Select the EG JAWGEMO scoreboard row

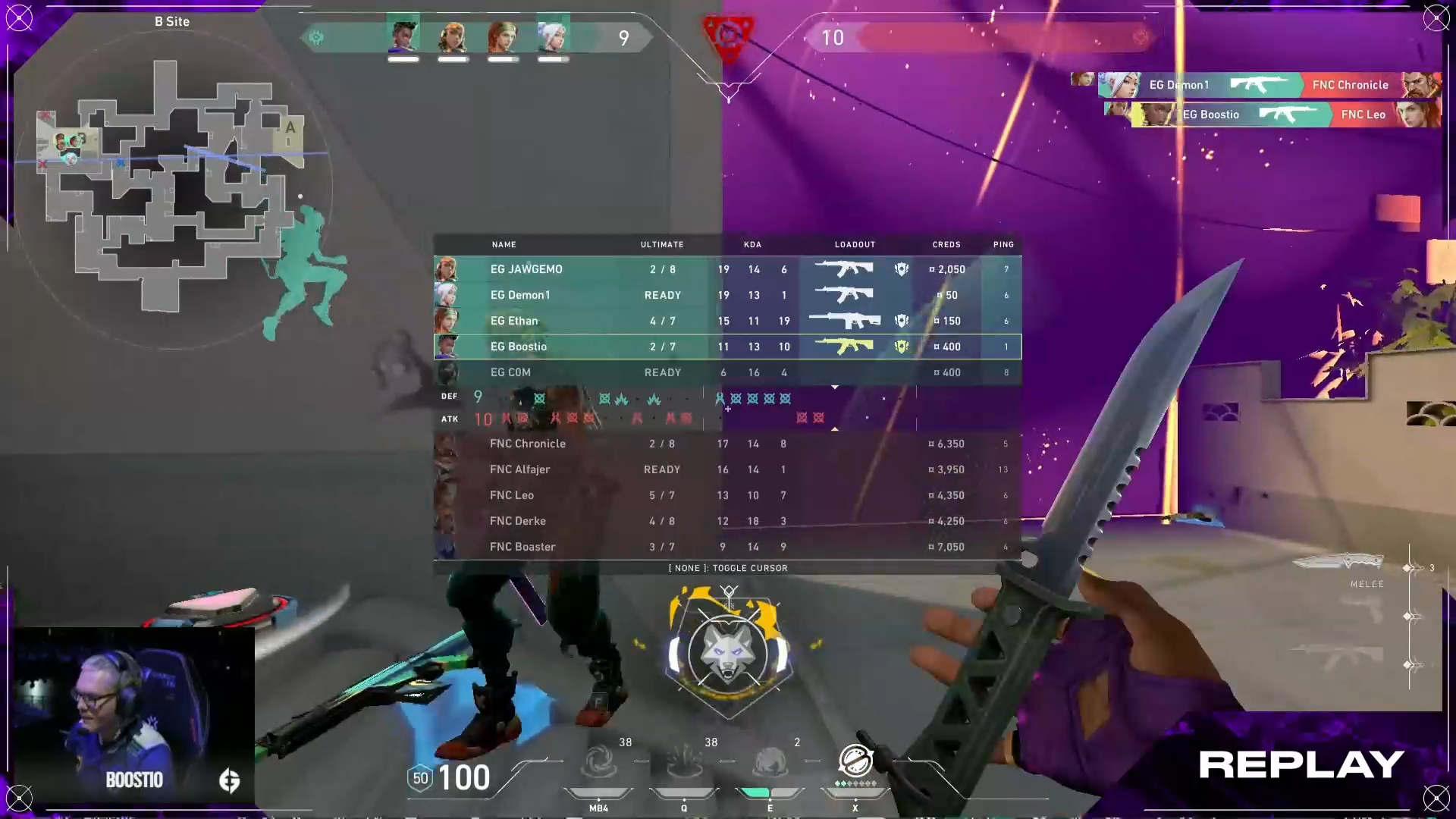tap(726, 269)
